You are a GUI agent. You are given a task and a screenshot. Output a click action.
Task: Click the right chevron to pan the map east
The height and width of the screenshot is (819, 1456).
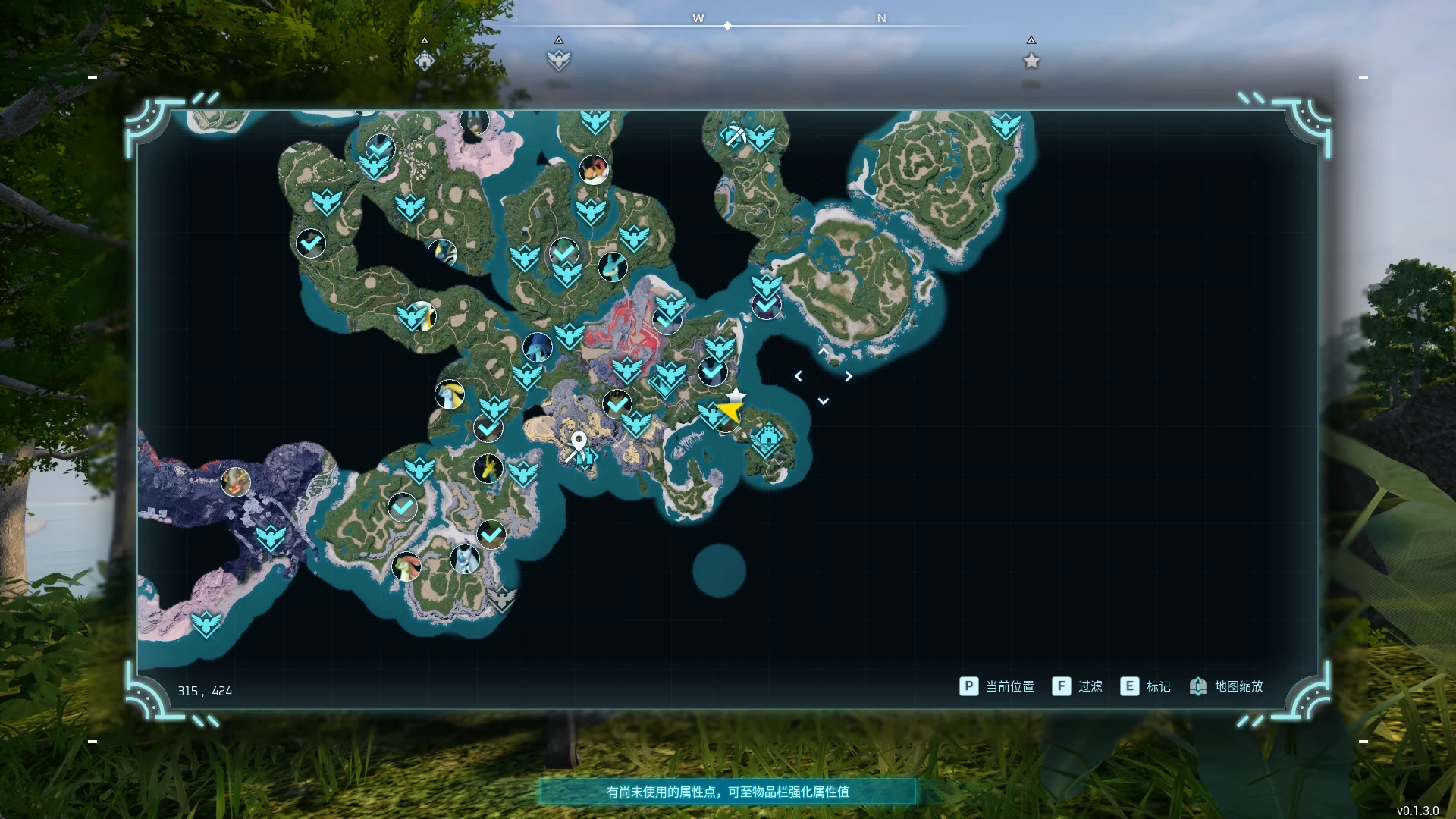(x=849, y=375)
